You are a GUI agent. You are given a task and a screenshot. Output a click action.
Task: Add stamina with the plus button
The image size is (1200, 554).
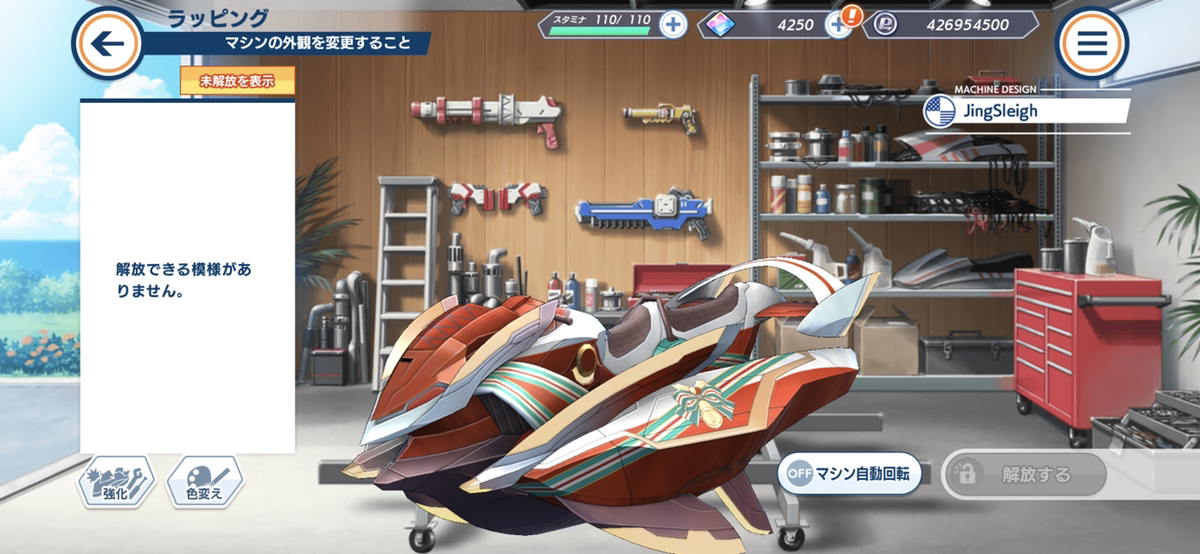tap(673, 25)
